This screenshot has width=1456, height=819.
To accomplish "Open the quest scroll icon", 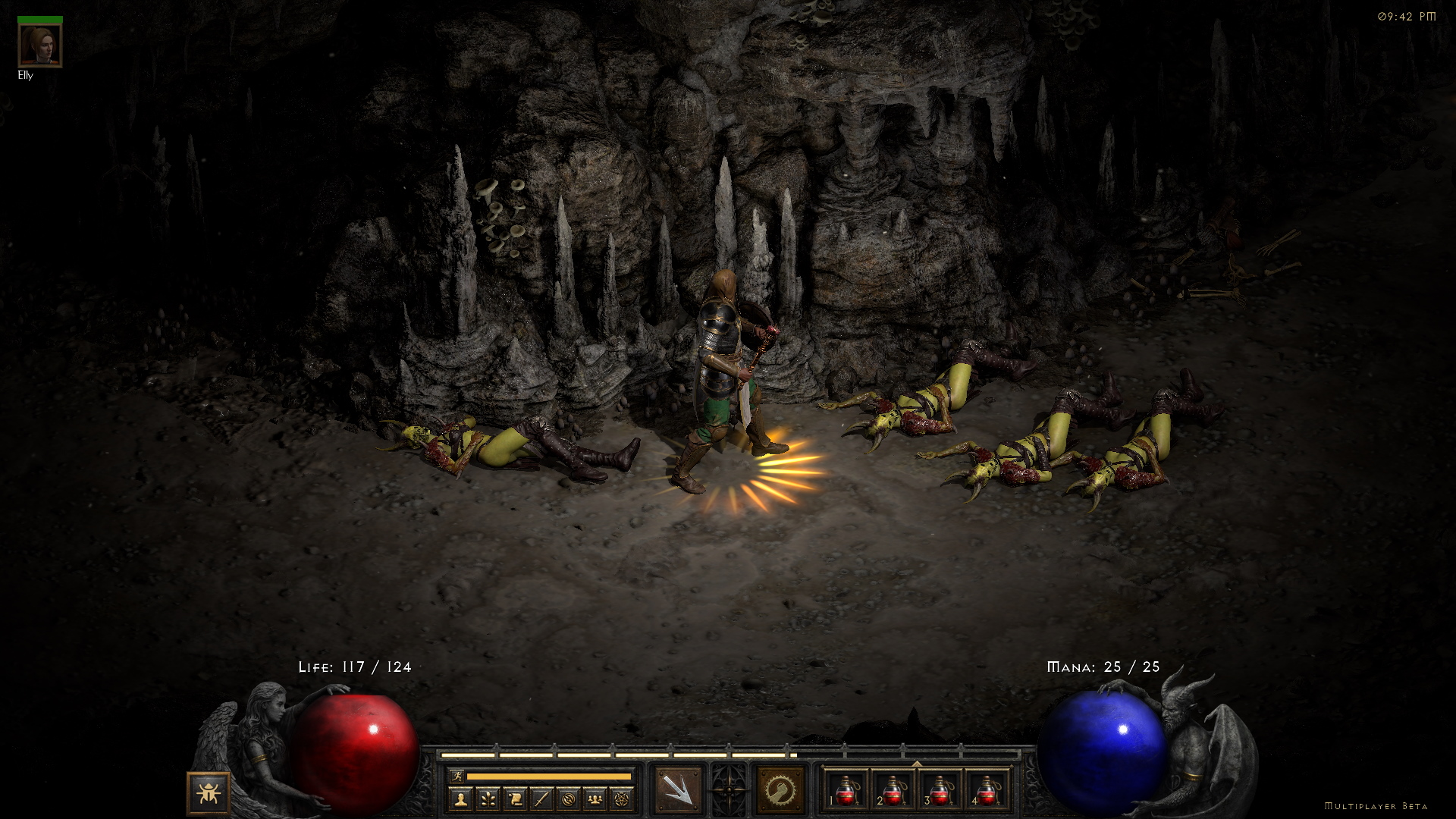I will point(515,799).
